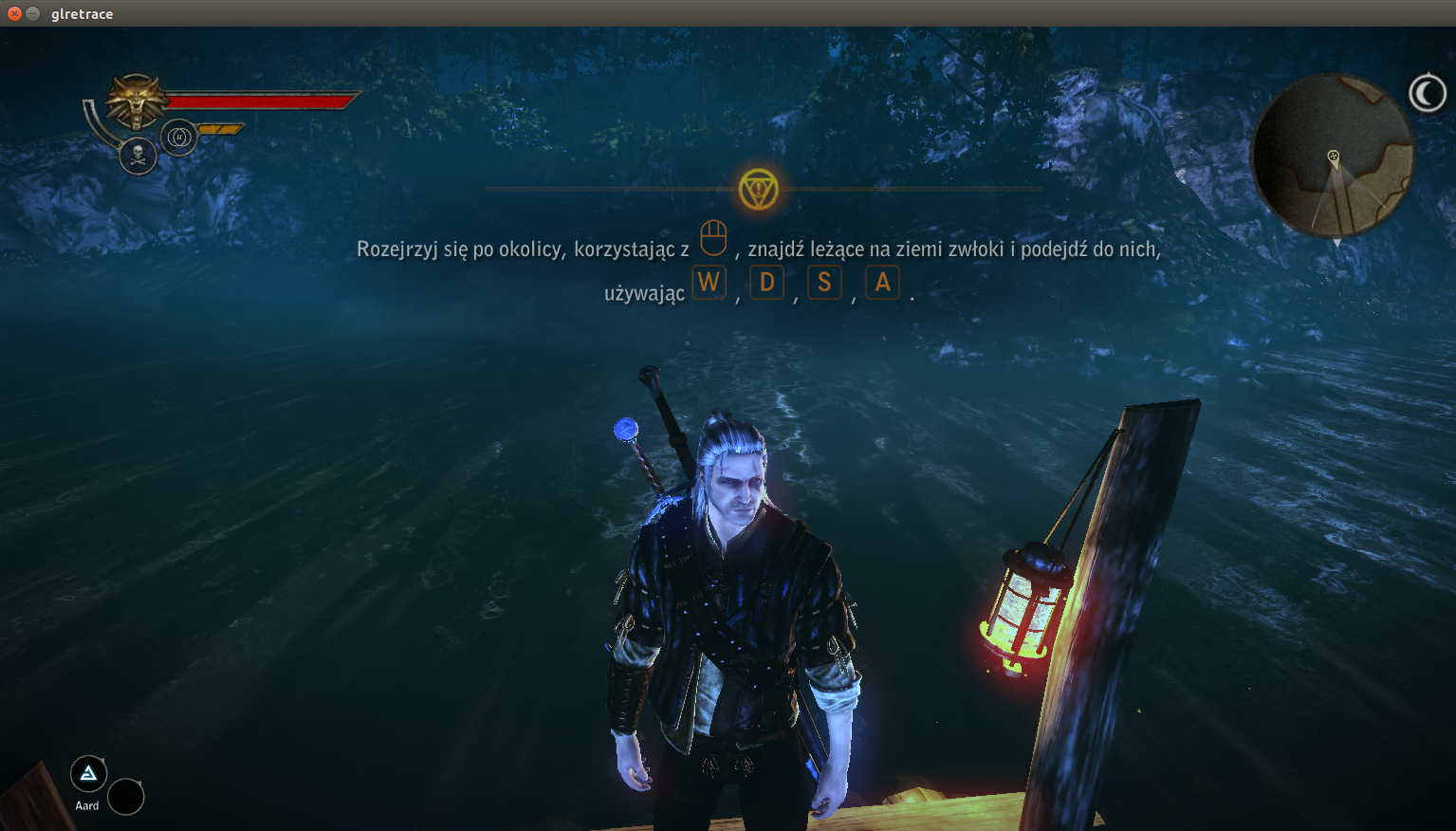This screenshot has width=1456, height=831.
Task: Open the circular minimap
Action: click(x=1332, y=157)
